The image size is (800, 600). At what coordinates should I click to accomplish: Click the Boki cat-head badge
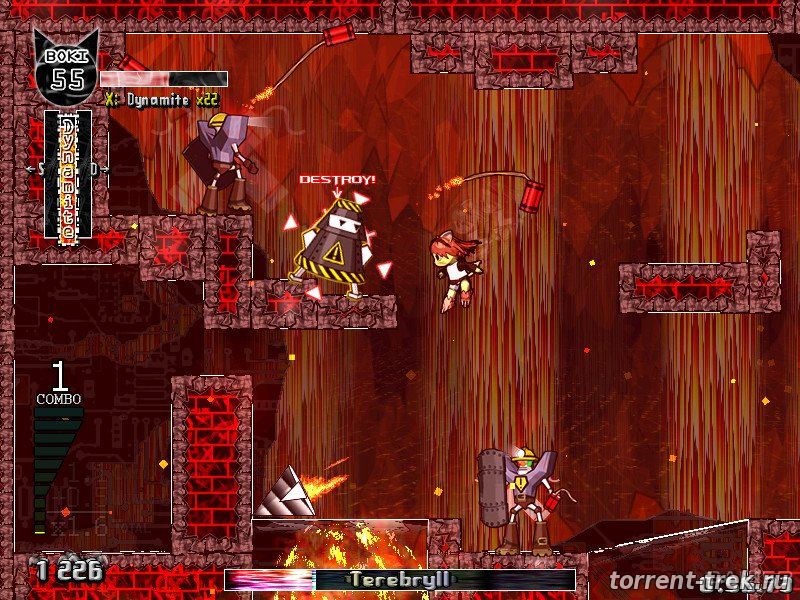point(67,67)
